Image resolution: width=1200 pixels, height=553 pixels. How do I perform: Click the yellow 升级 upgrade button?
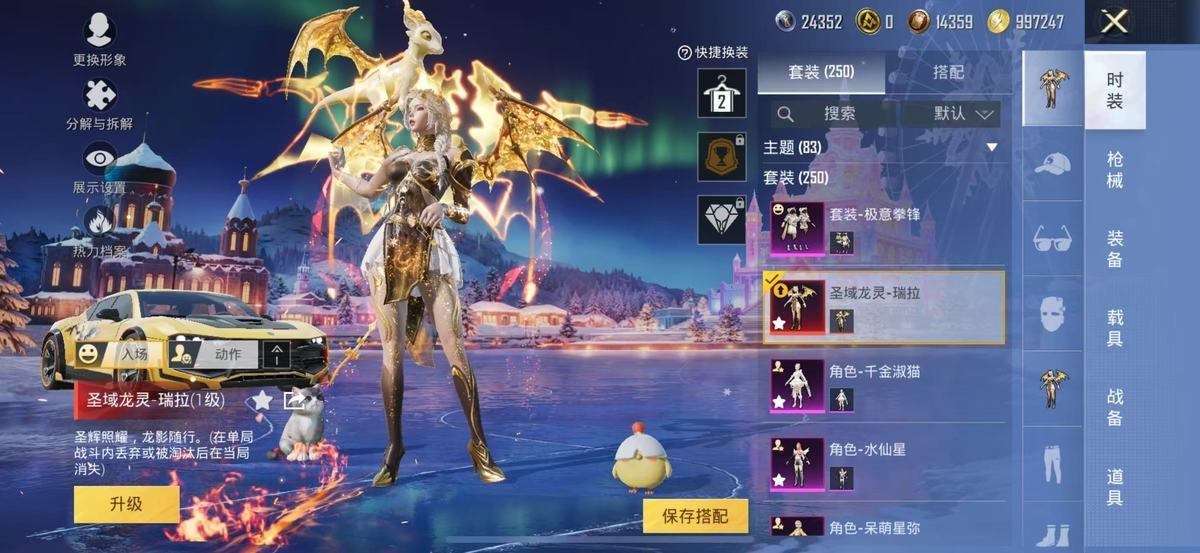point(127,504)
